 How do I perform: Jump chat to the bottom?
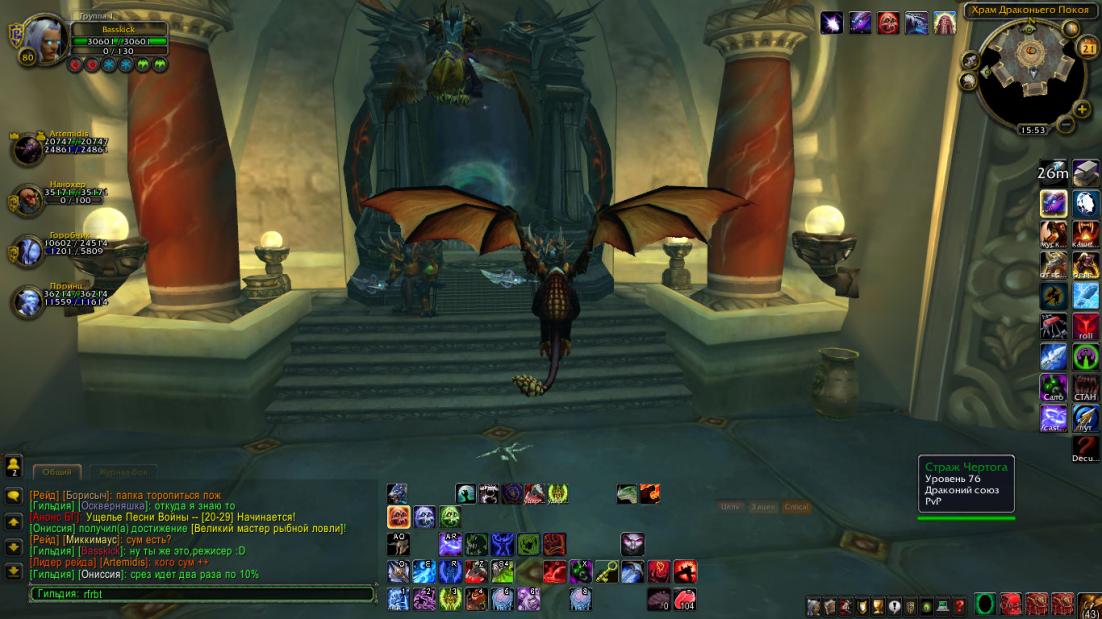click(x=14, y=572)
